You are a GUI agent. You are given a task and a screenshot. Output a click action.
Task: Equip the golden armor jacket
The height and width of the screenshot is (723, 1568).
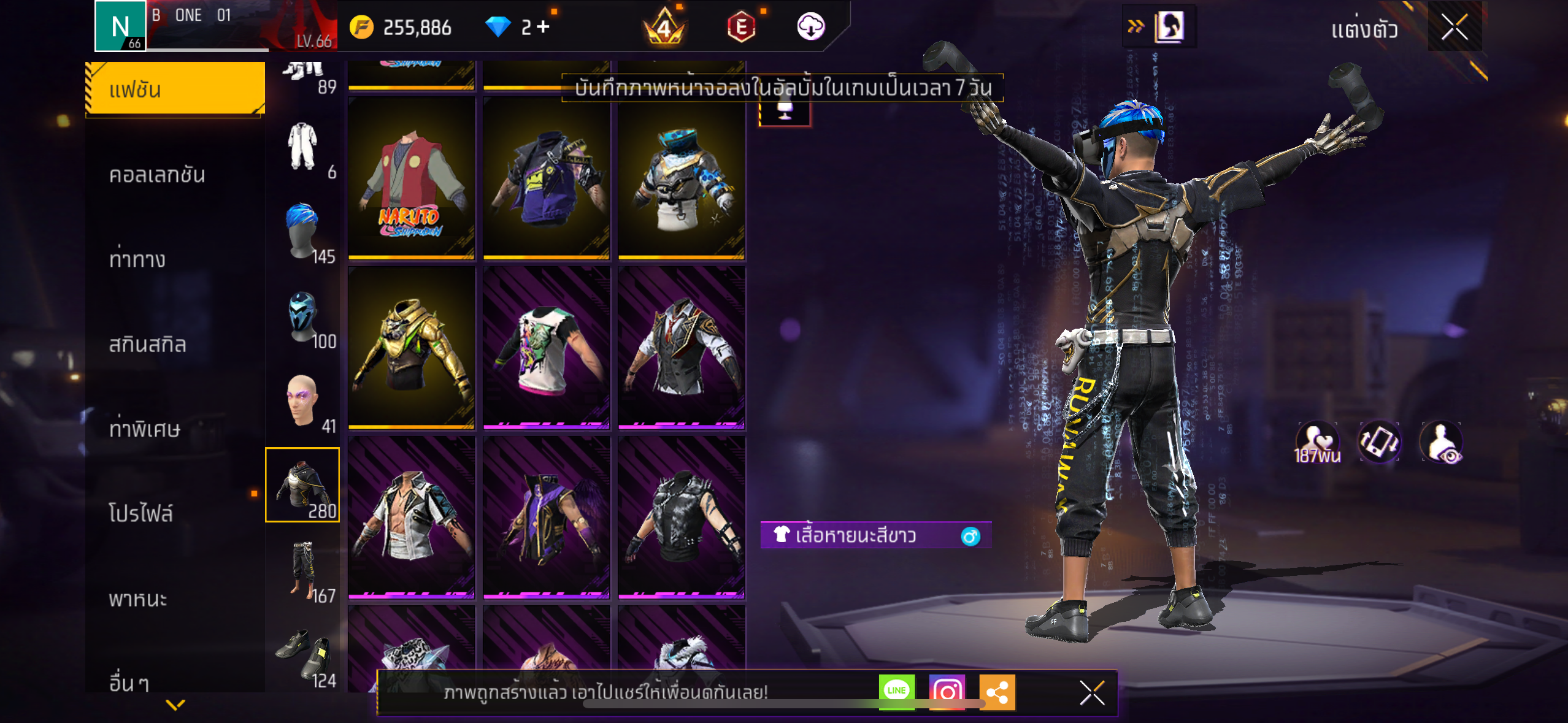point(412,348)
